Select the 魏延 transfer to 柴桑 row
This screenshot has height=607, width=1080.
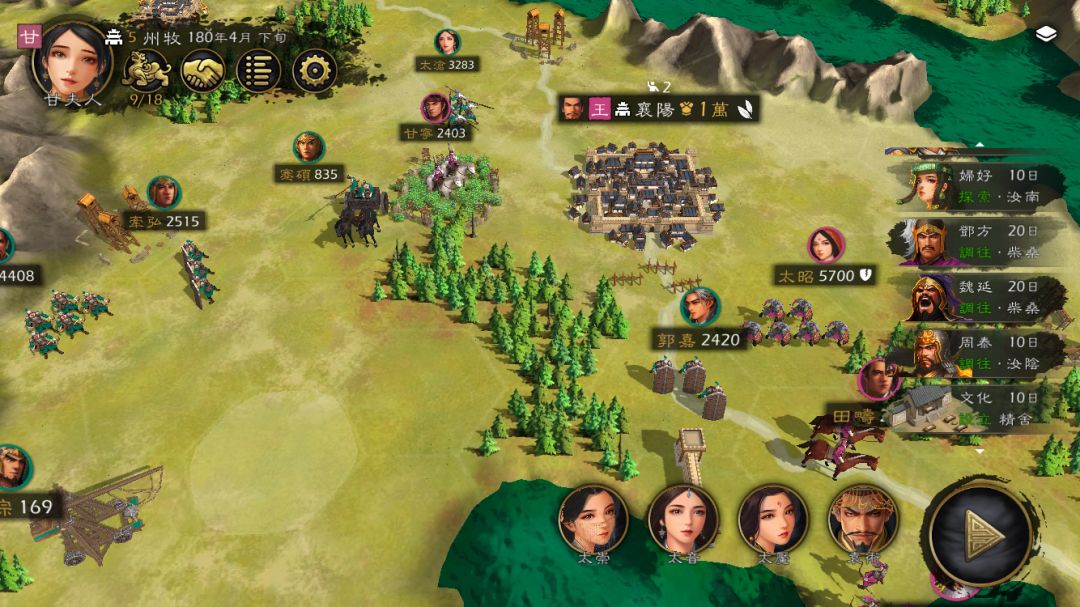[x=975, y=297]
